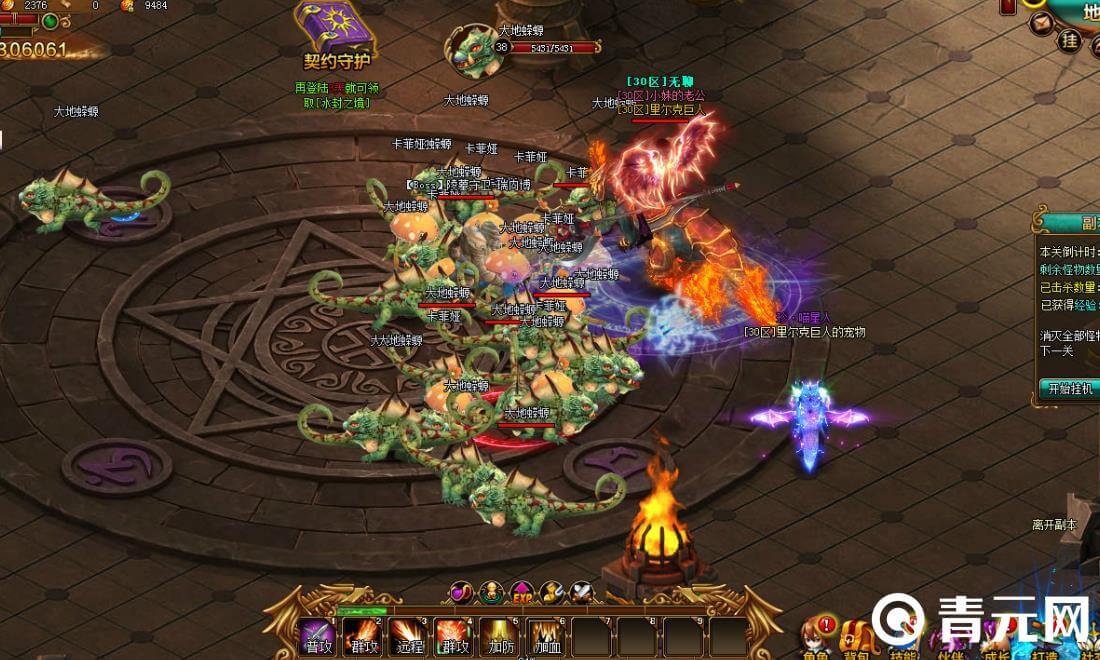Leave the dungeon via 离开副本

1054,524
